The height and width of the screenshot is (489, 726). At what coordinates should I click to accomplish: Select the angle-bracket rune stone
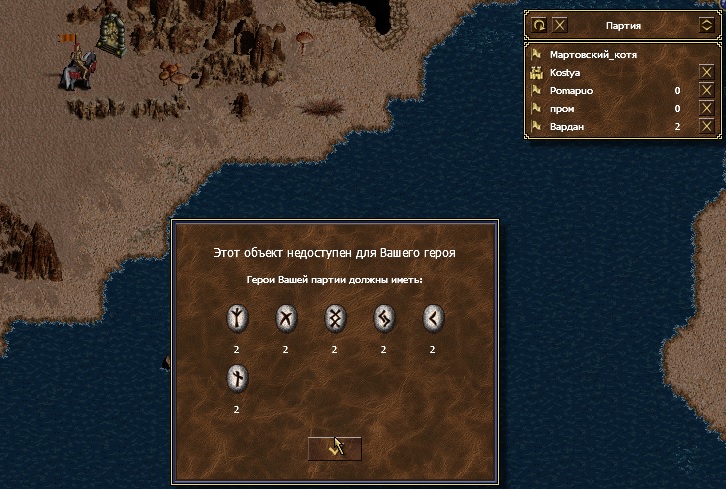pyautogui.click(x=432, y=320)
